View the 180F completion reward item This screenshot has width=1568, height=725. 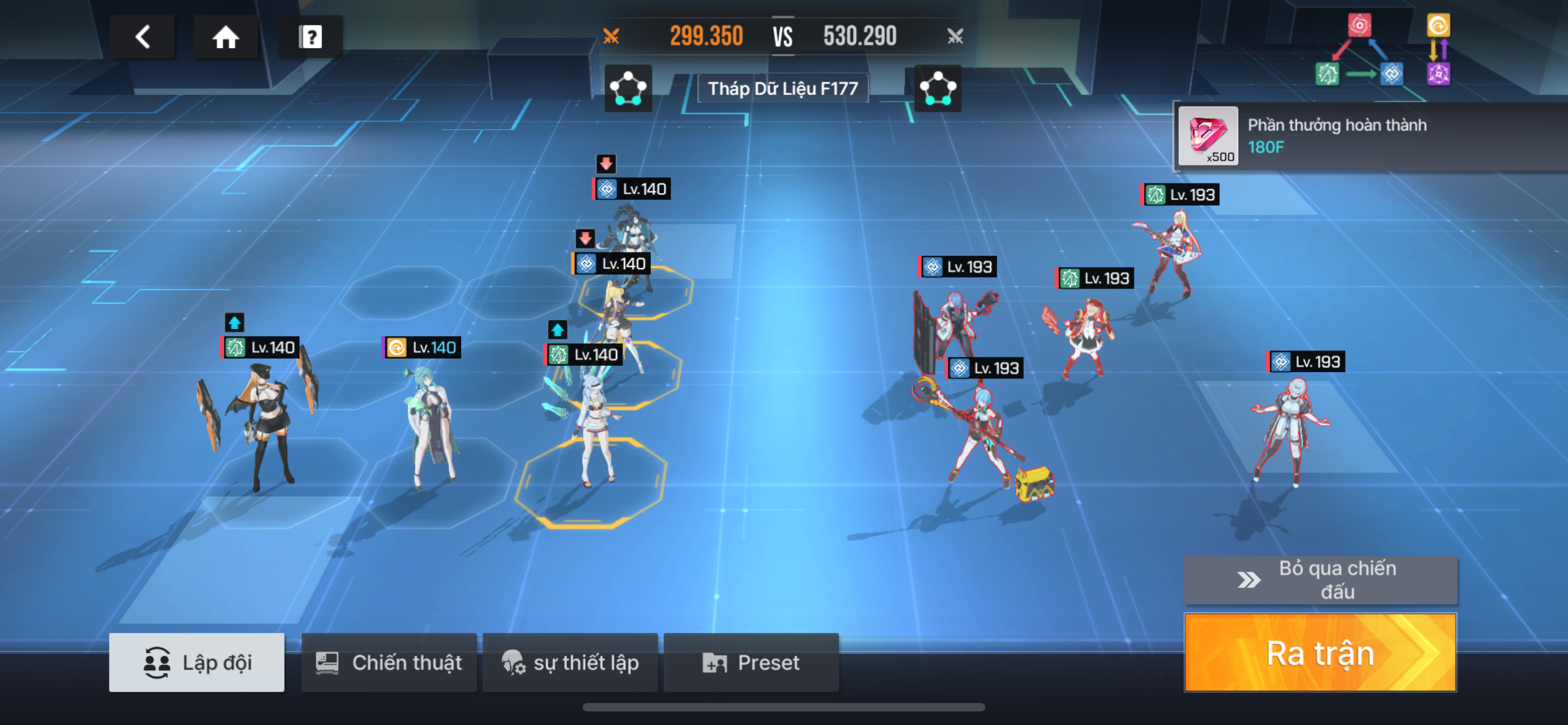1208,136
